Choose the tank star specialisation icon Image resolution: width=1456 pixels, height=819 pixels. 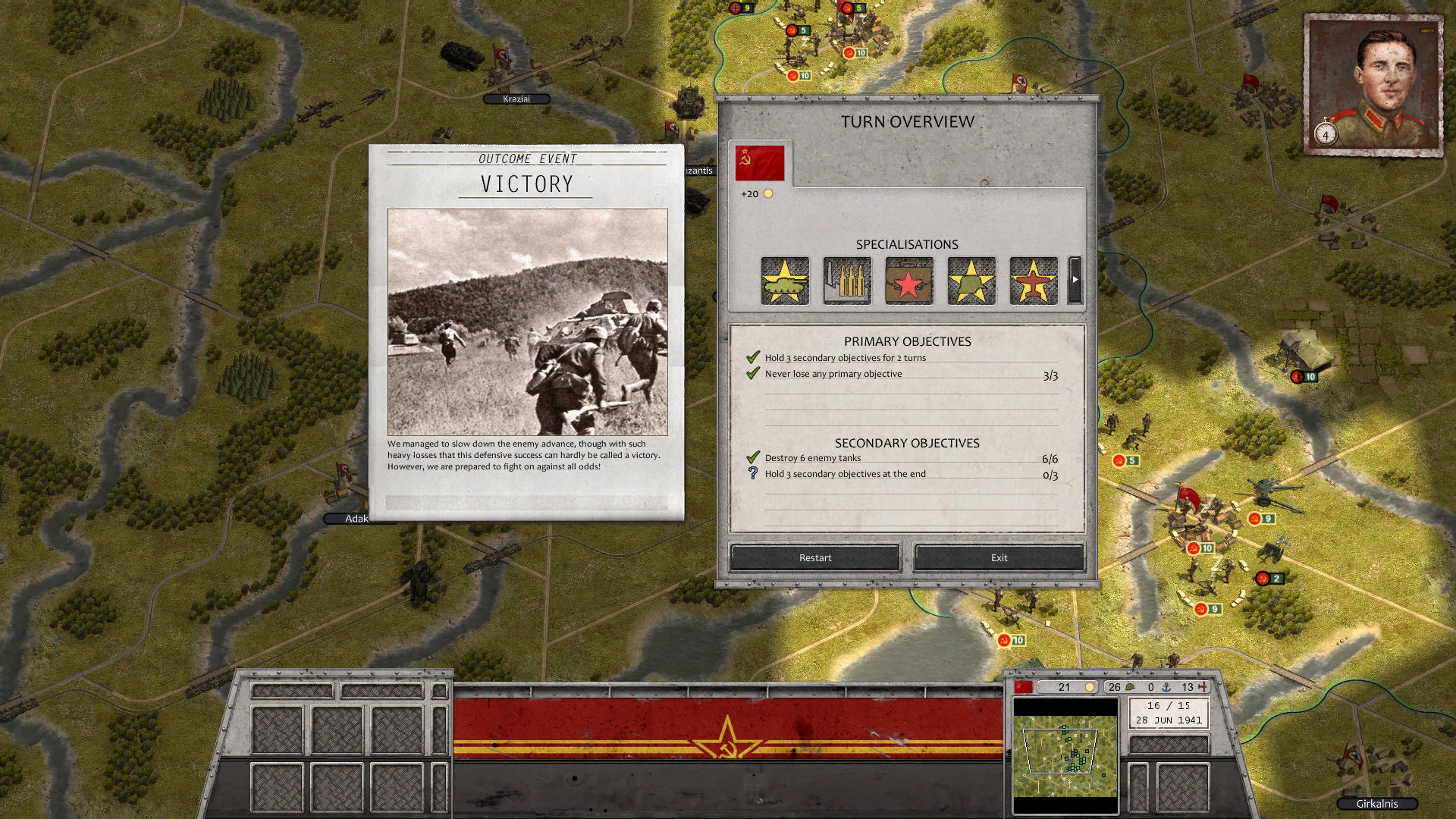pyautogui.click(x=785, y=281)
